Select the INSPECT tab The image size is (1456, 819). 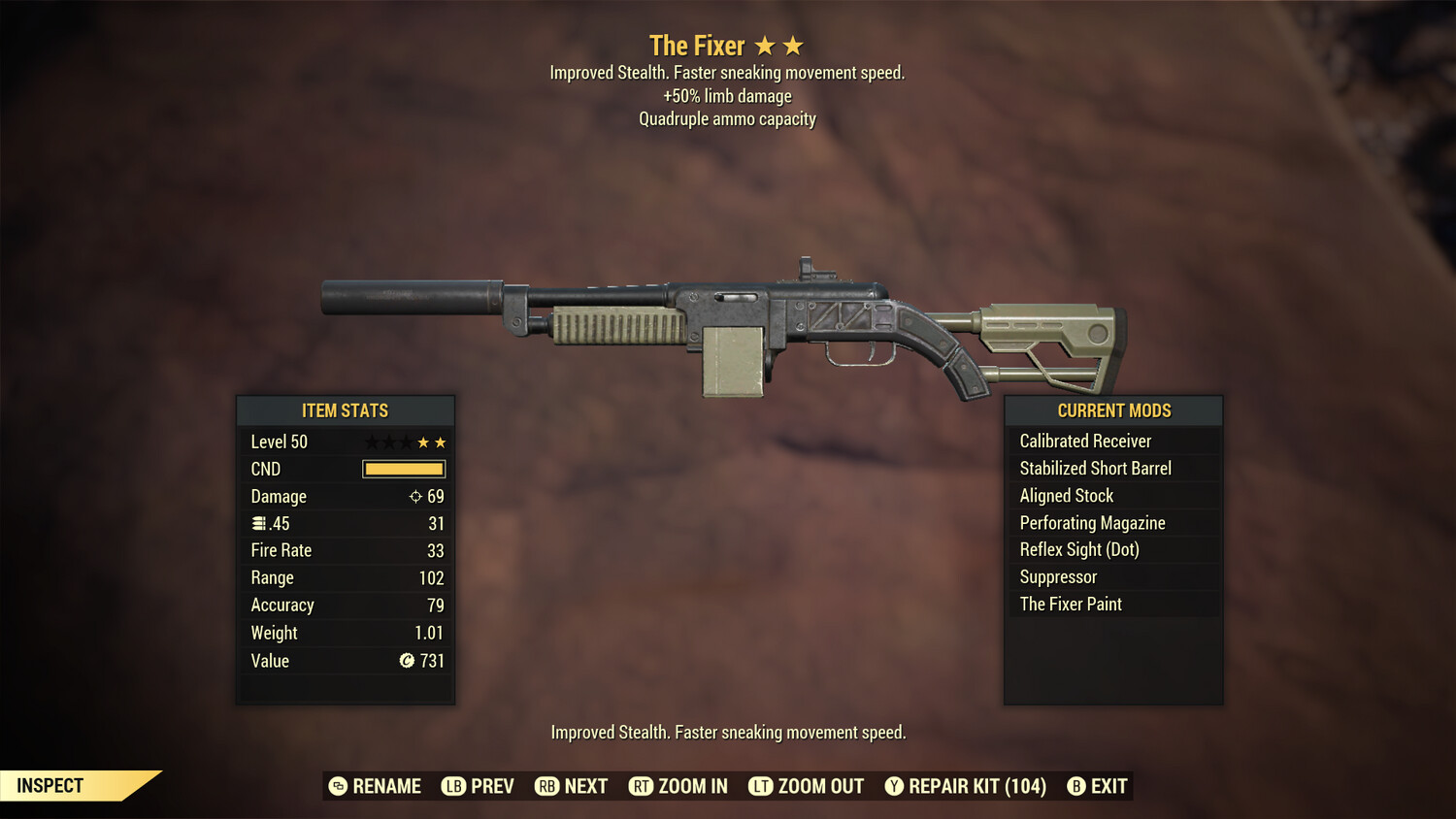50,785
